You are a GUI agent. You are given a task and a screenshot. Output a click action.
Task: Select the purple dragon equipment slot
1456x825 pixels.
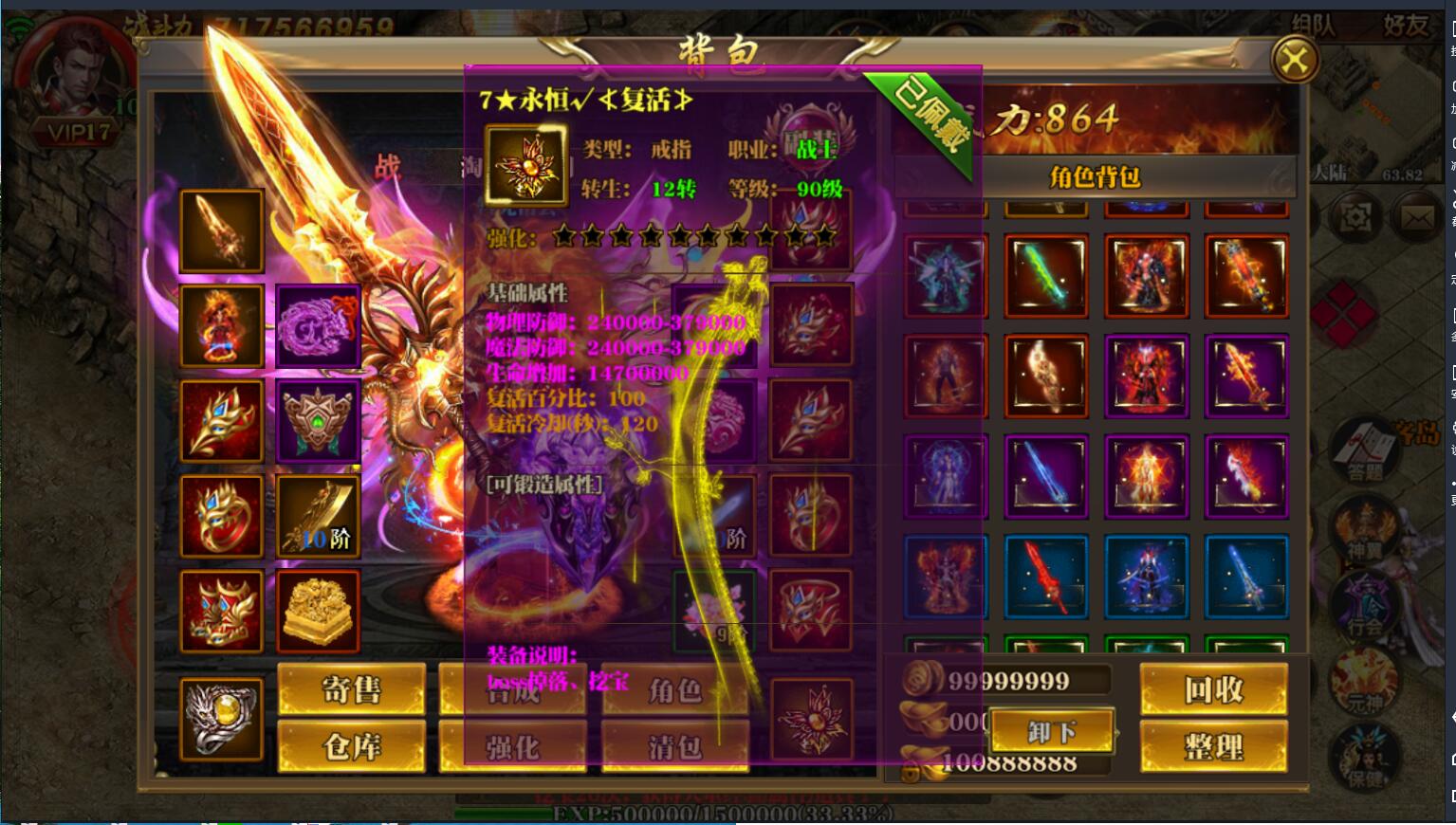pos(318,325)
